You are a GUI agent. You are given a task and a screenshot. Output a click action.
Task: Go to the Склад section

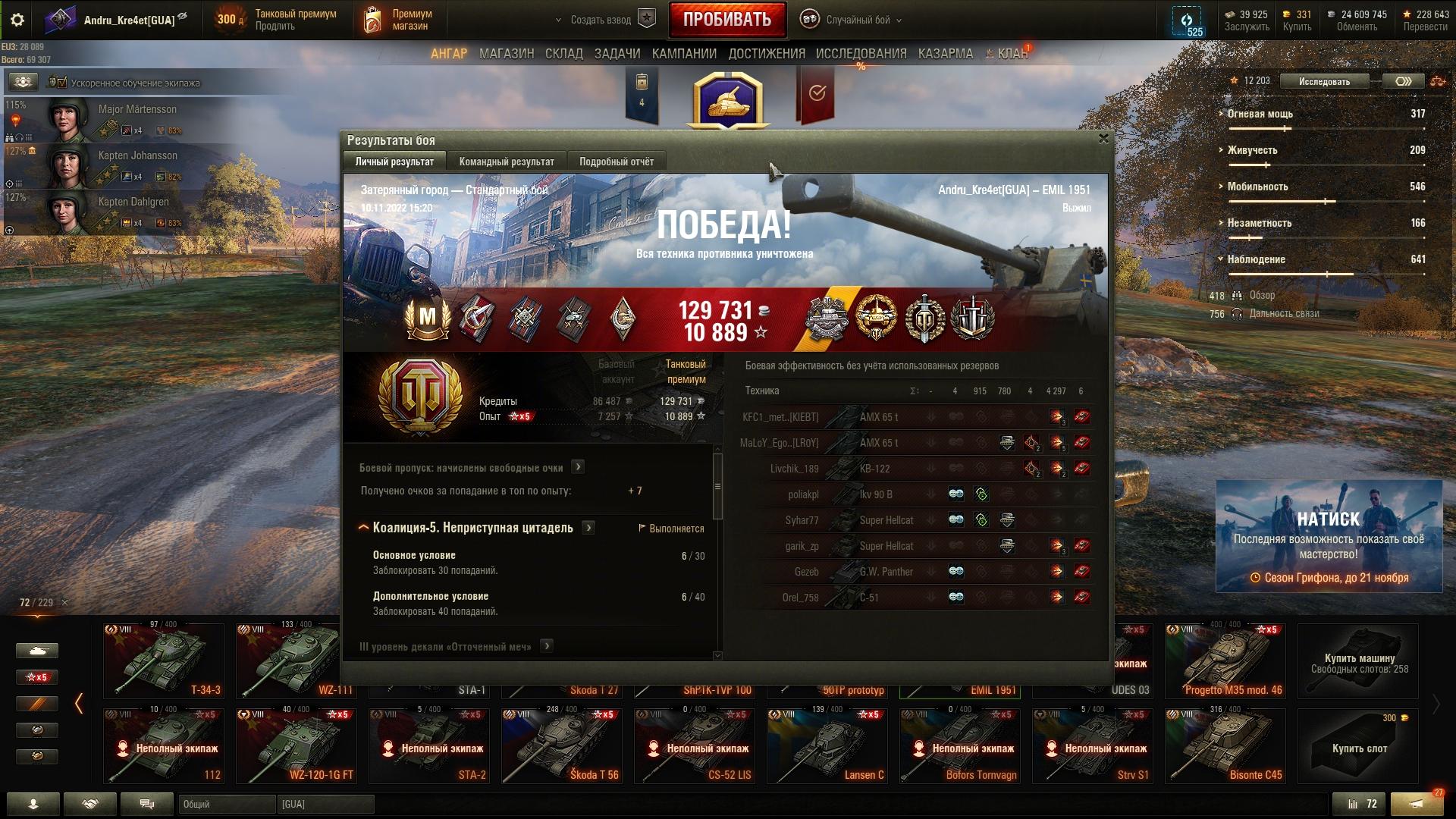coord(564,54)
